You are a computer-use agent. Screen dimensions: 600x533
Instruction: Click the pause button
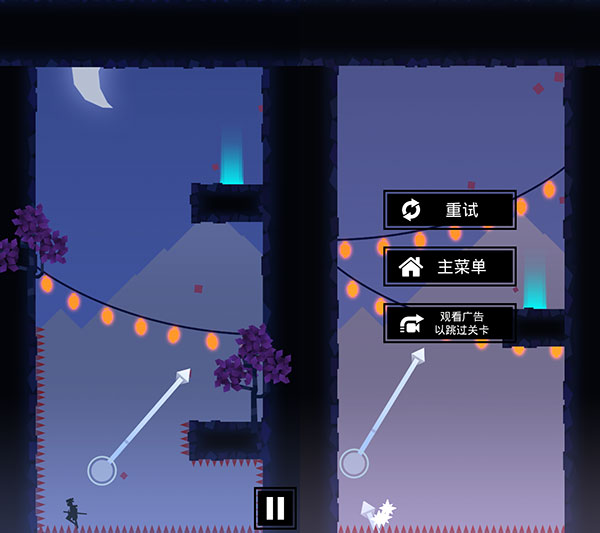pyautogui.click(x=275, y=508)
